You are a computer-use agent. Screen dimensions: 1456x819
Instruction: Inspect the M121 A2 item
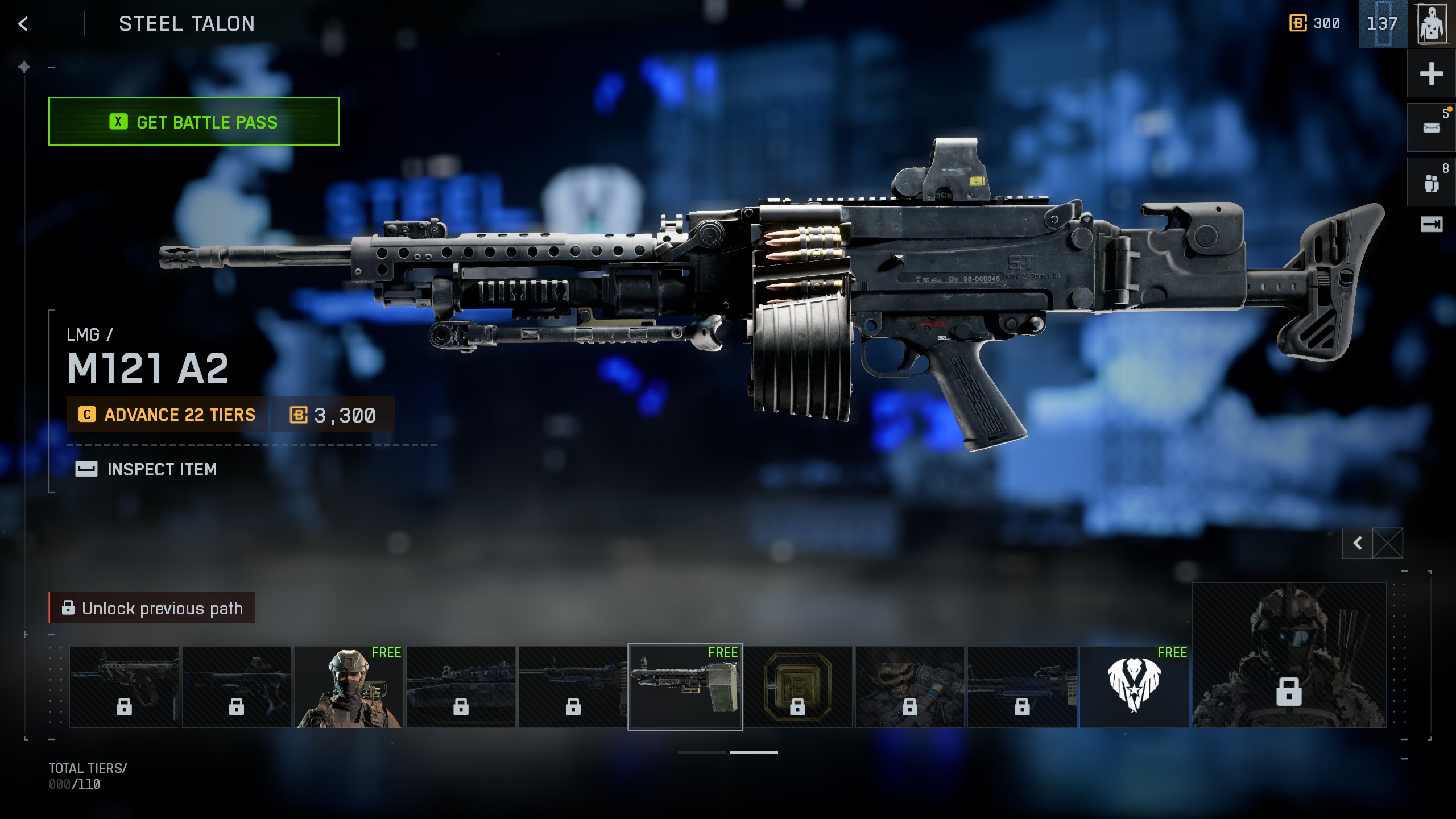coord(147,469)
